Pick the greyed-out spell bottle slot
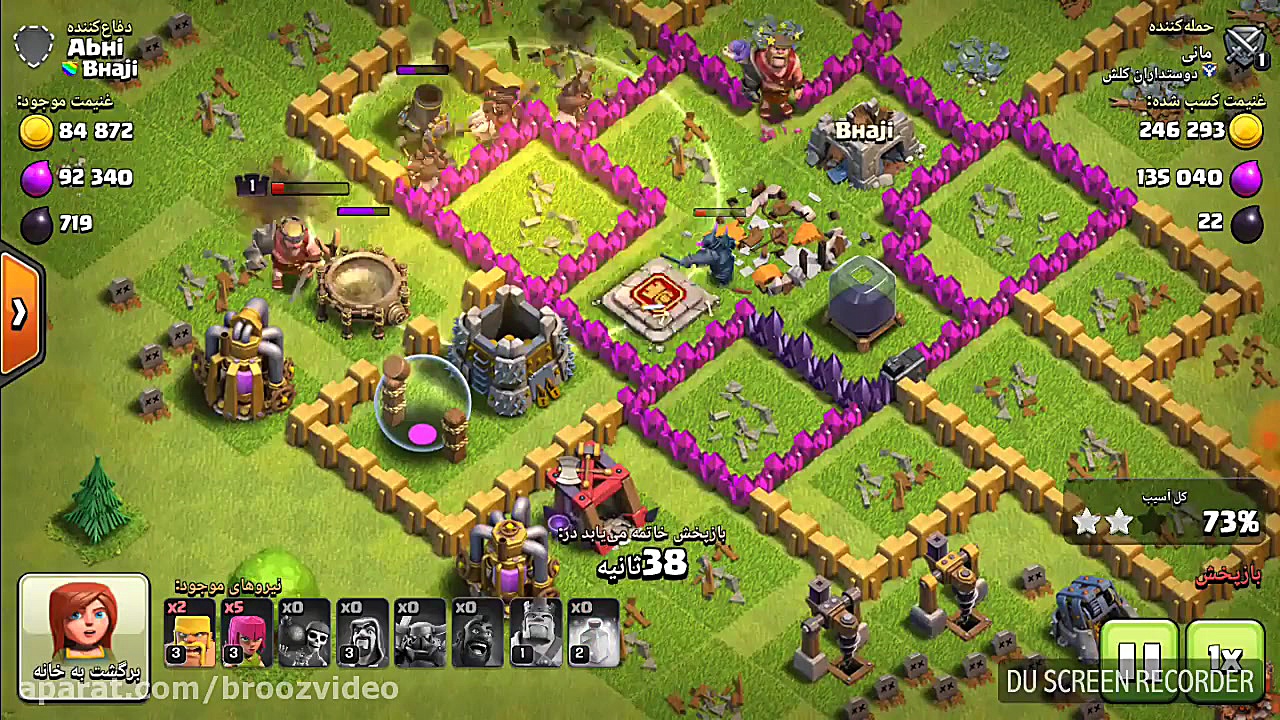This screenshot has width=1280, height=720. coord(594,633)
